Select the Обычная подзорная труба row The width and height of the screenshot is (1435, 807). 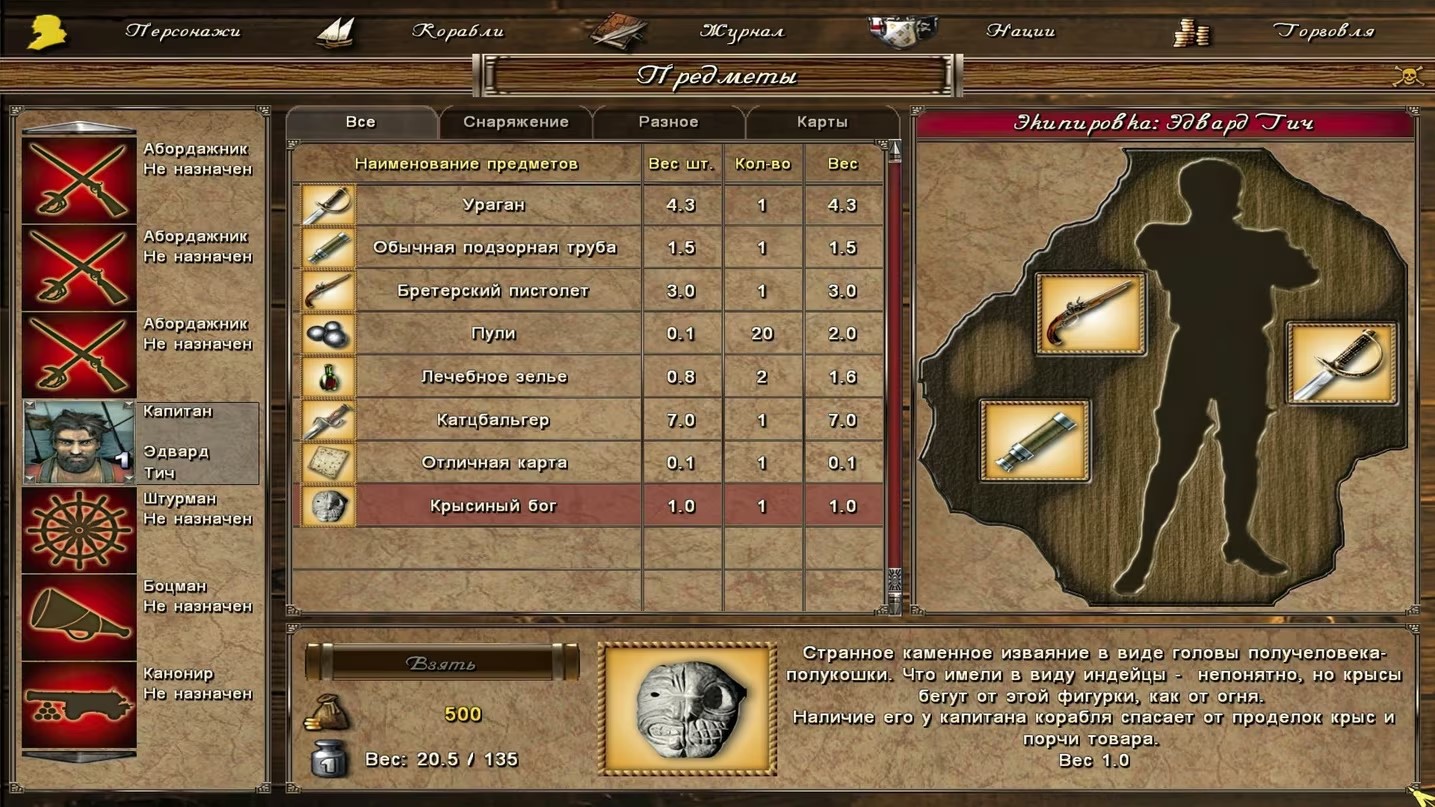(493, 248)
